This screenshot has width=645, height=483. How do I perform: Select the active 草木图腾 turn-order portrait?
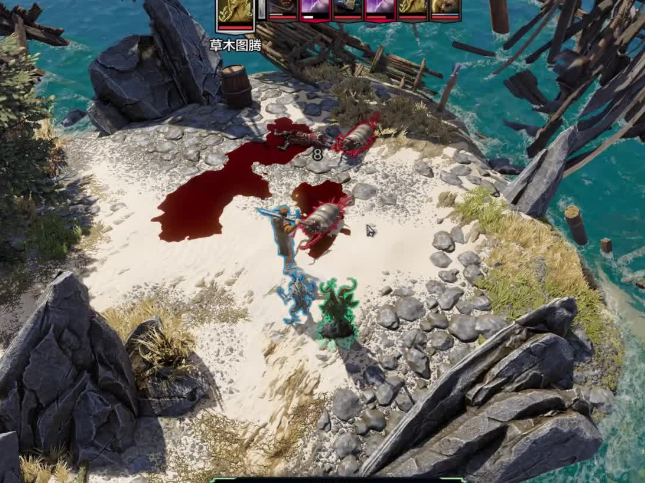[x=236, y=12]
